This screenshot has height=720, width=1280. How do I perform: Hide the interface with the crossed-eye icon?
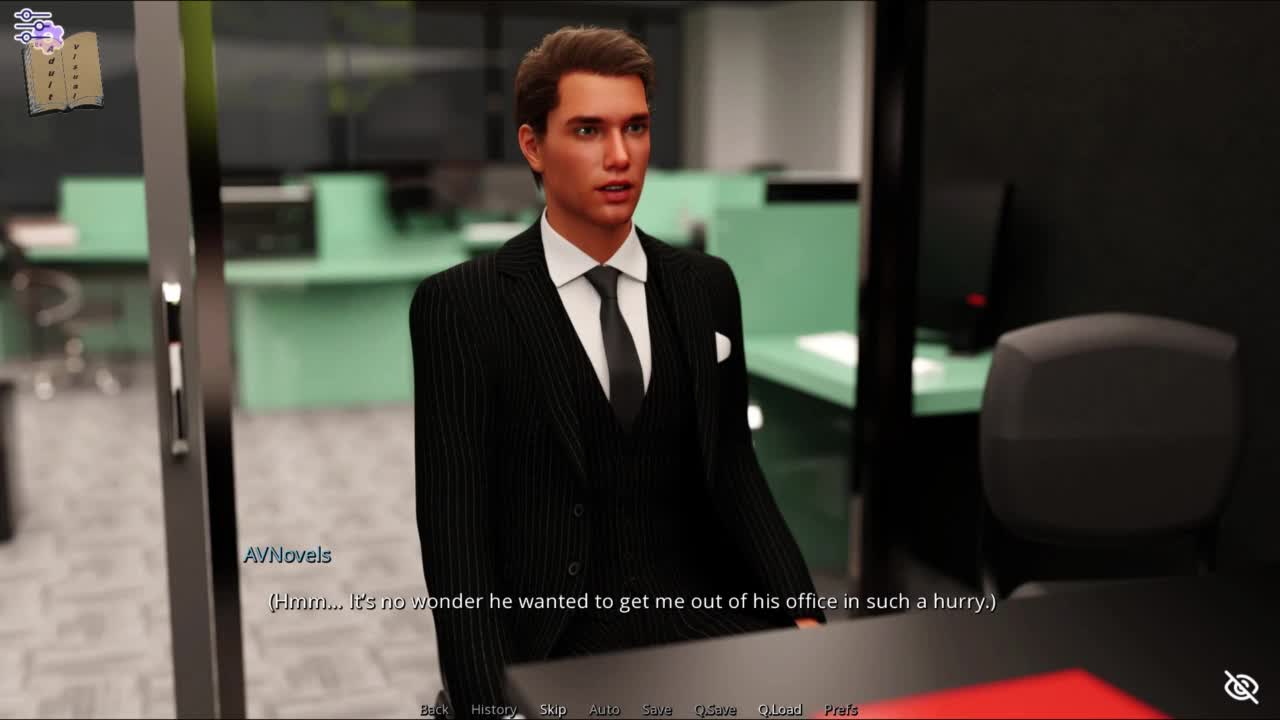pos(1241,687)
